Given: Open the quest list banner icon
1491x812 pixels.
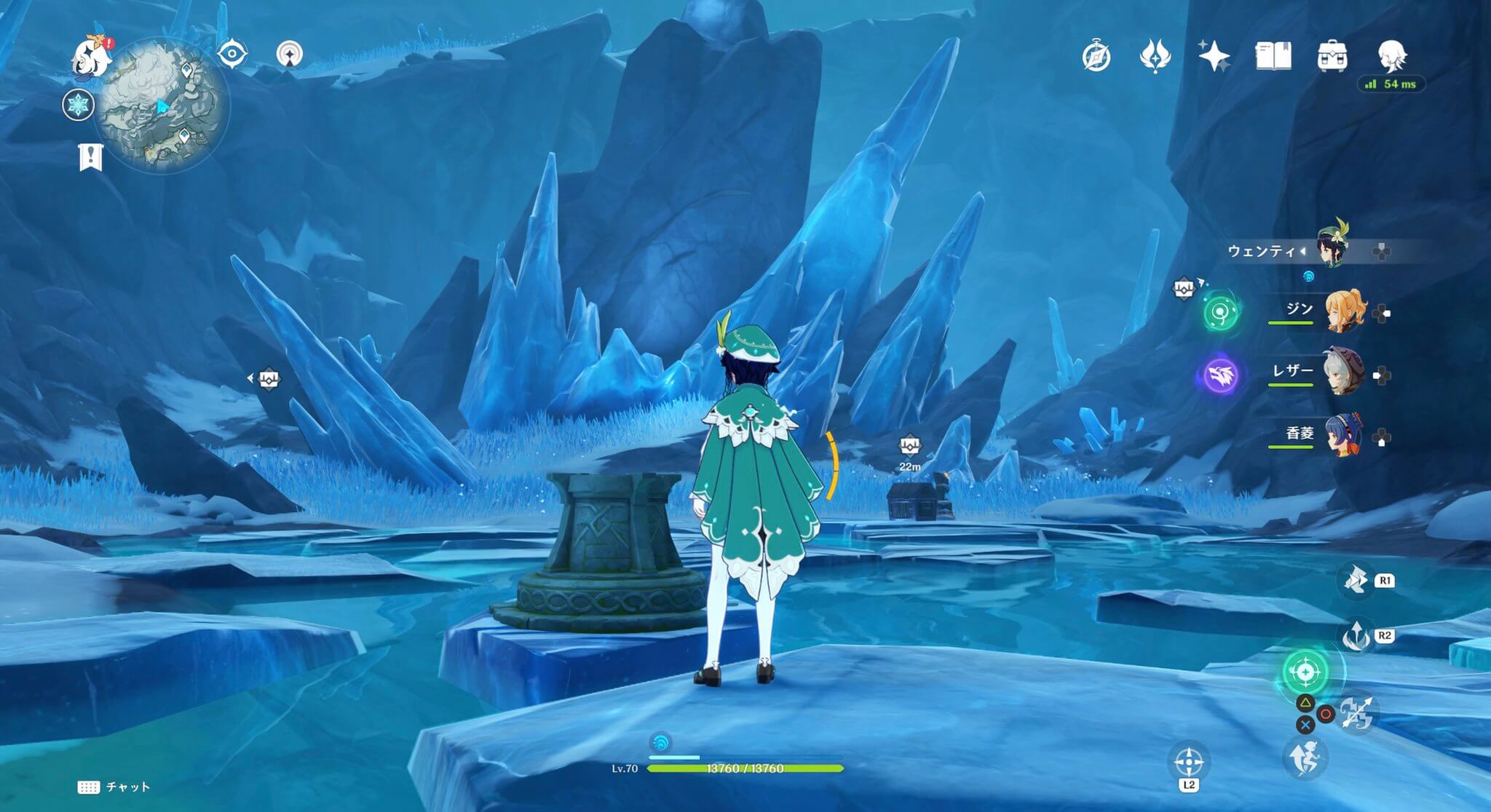Looking at the screenshot, I should [x=91, y=156].
